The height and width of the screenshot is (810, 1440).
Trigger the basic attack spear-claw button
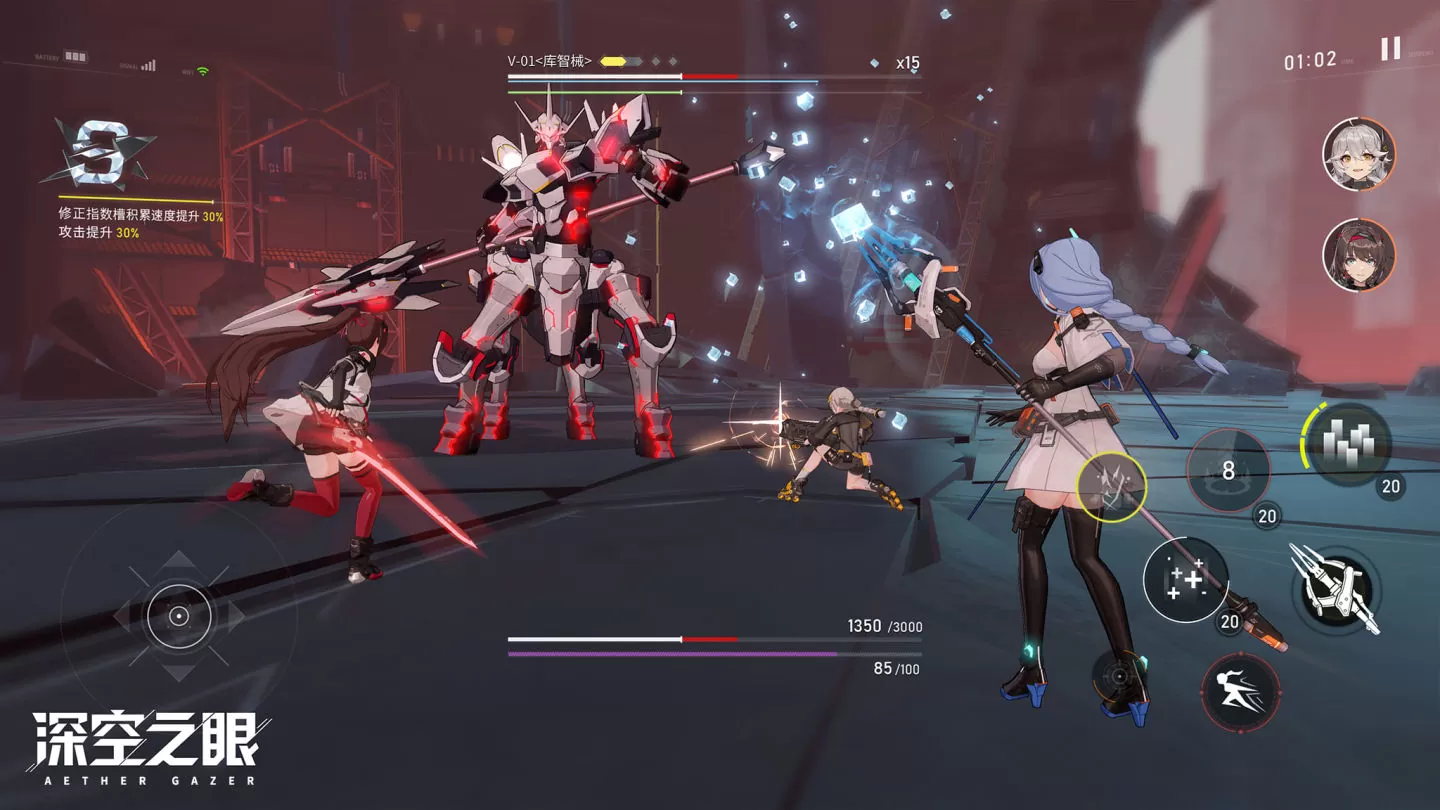[1336, 590]
